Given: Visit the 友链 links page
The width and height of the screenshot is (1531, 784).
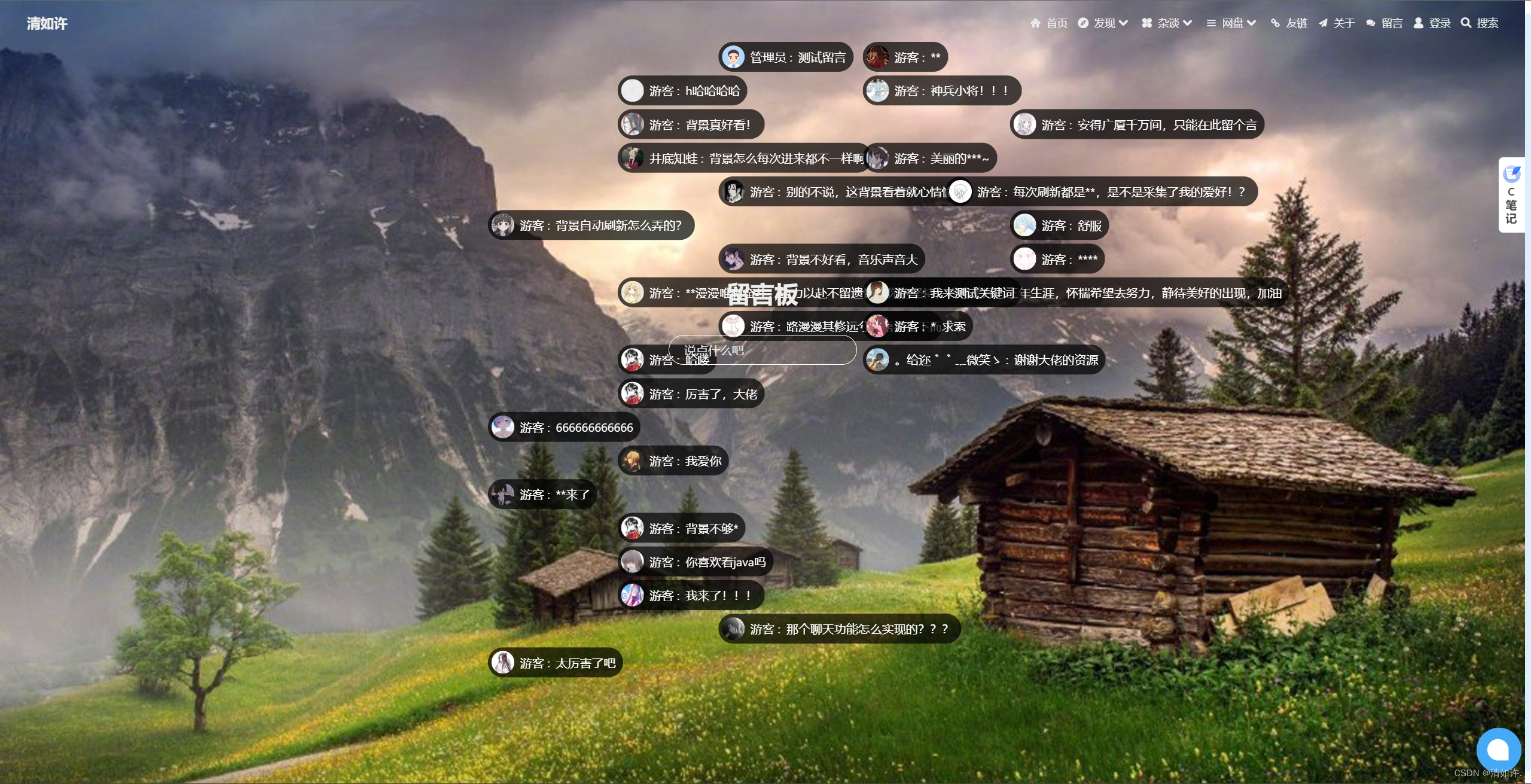Looking at the screenshot, I should (x=1290, y=23).
